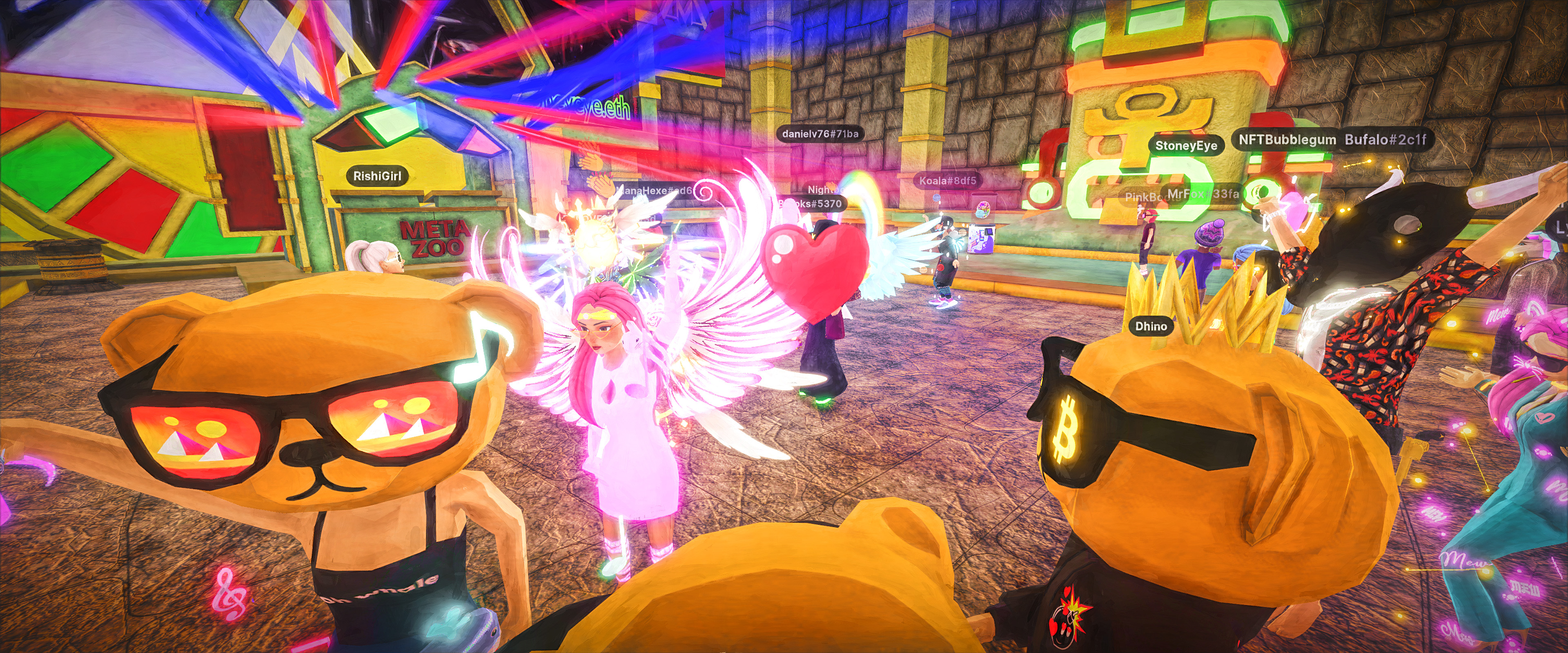The image size is (1568, 653).
Task: Click the Dhino player name tag
Action: tap(1150, 326)
